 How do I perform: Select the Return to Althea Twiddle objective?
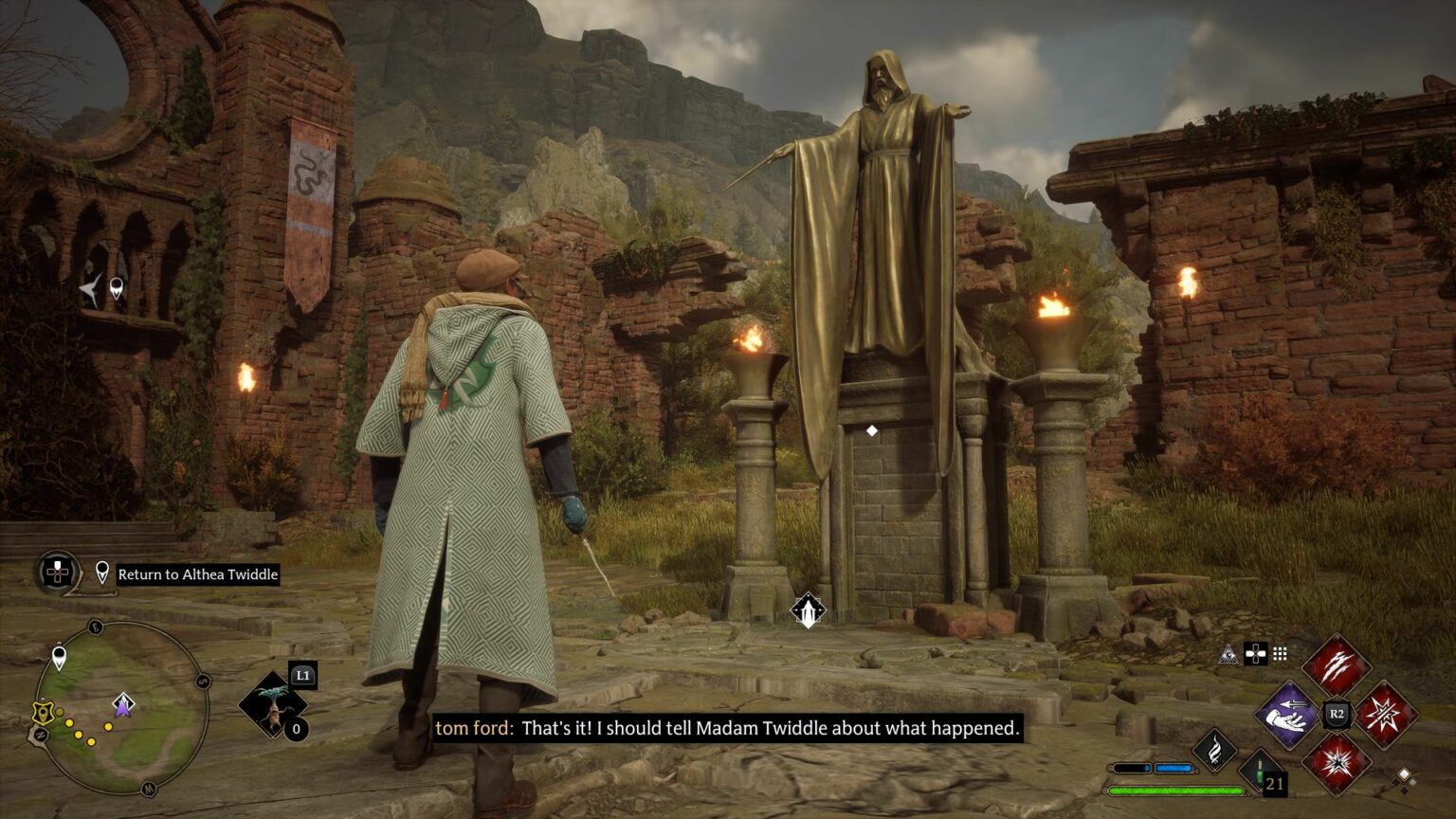pos(197,574)
